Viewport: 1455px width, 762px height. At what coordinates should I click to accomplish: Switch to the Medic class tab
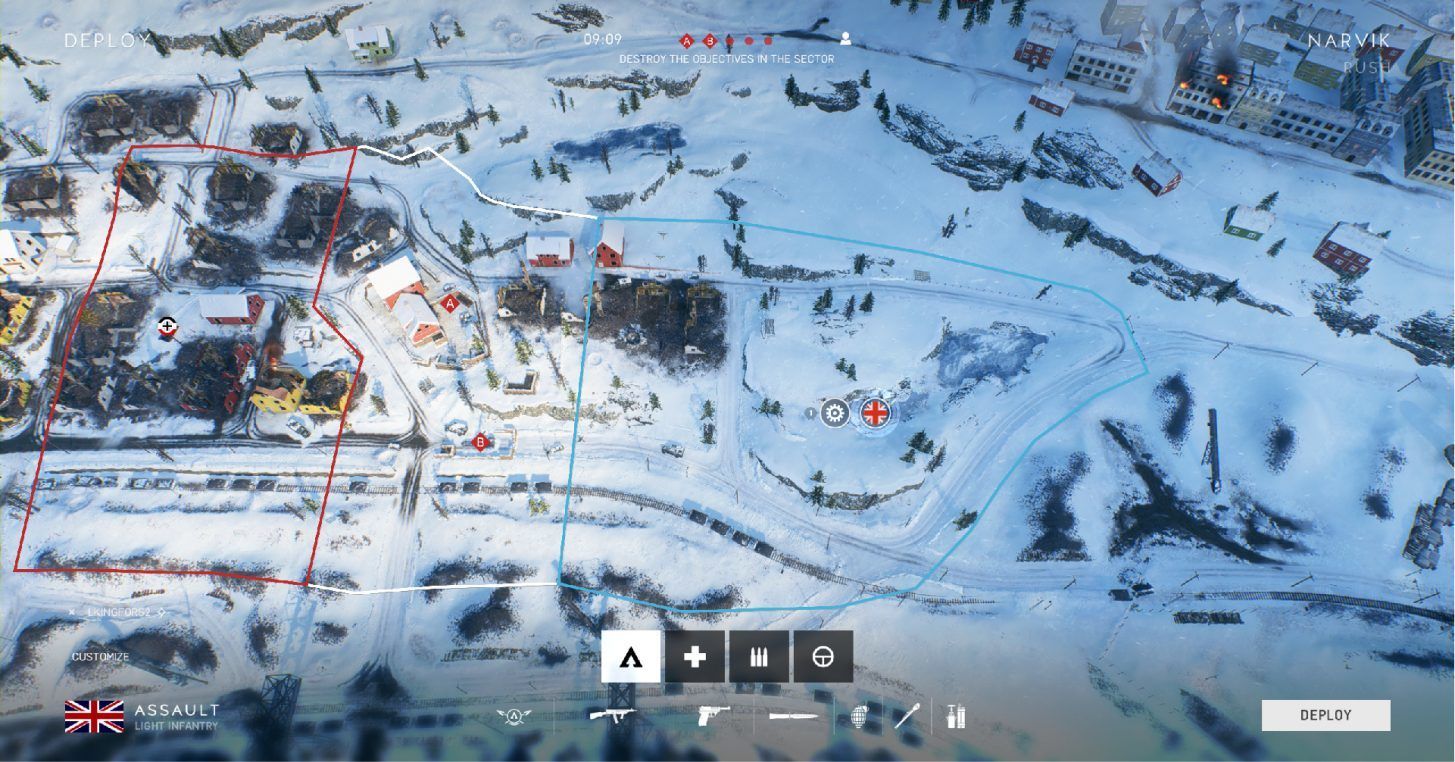coord(694,656)
